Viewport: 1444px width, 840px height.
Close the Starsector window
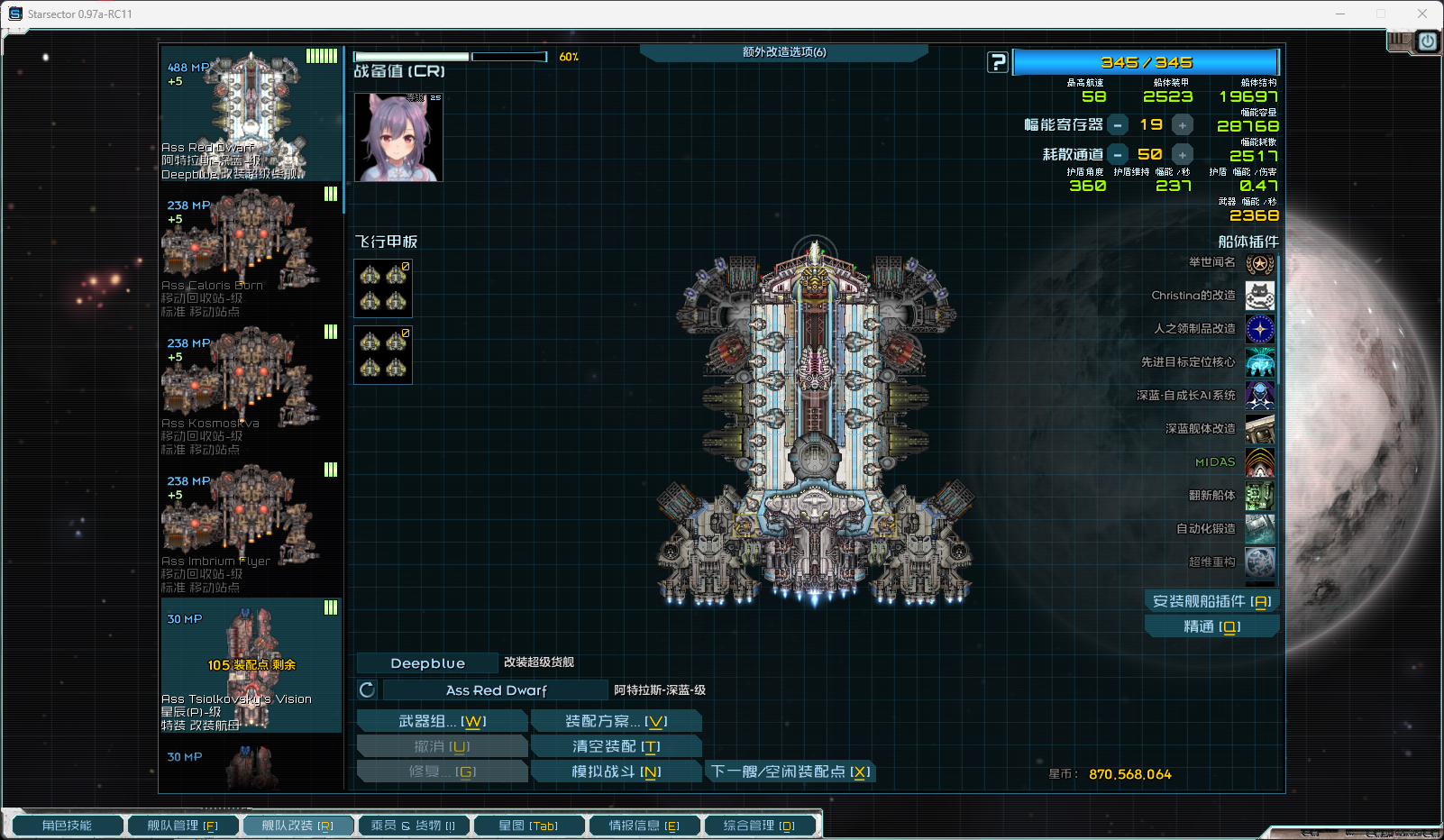[x=1421, y=14]
